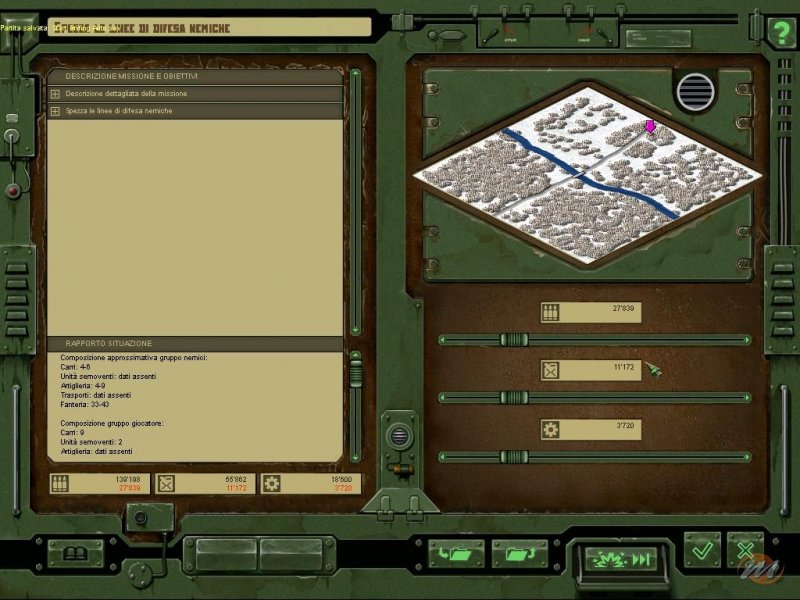
Task: Expand 'Spezza le linee di difesa nemiche' objective
Action: (x=55, y=111)
